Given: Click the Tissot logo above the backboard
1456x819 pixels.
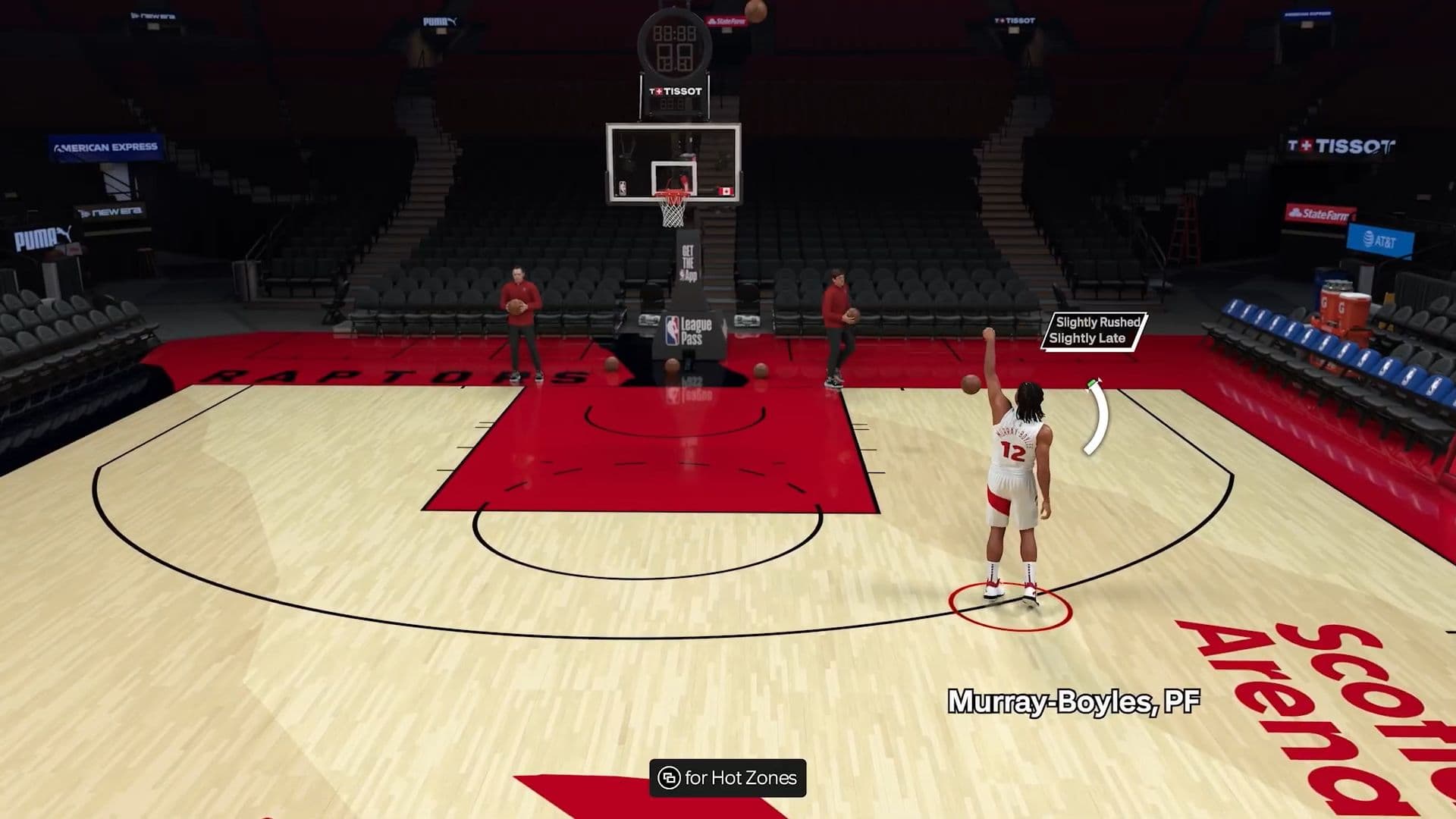Looking at the screenshot, I should (677, 91).
